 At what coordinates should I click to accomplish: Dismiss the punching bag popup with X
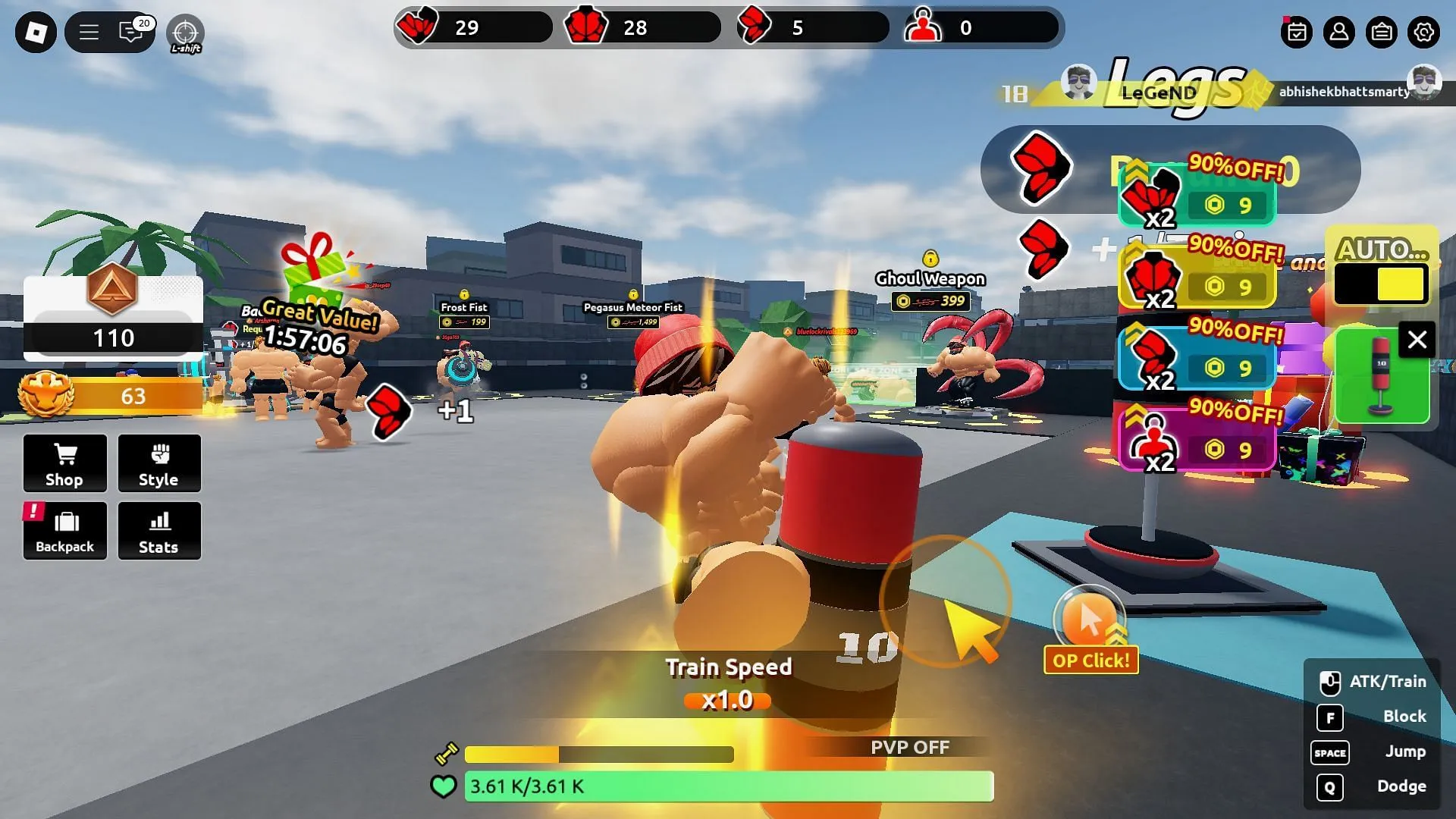pyautogui.click(x=1417, y=339)
